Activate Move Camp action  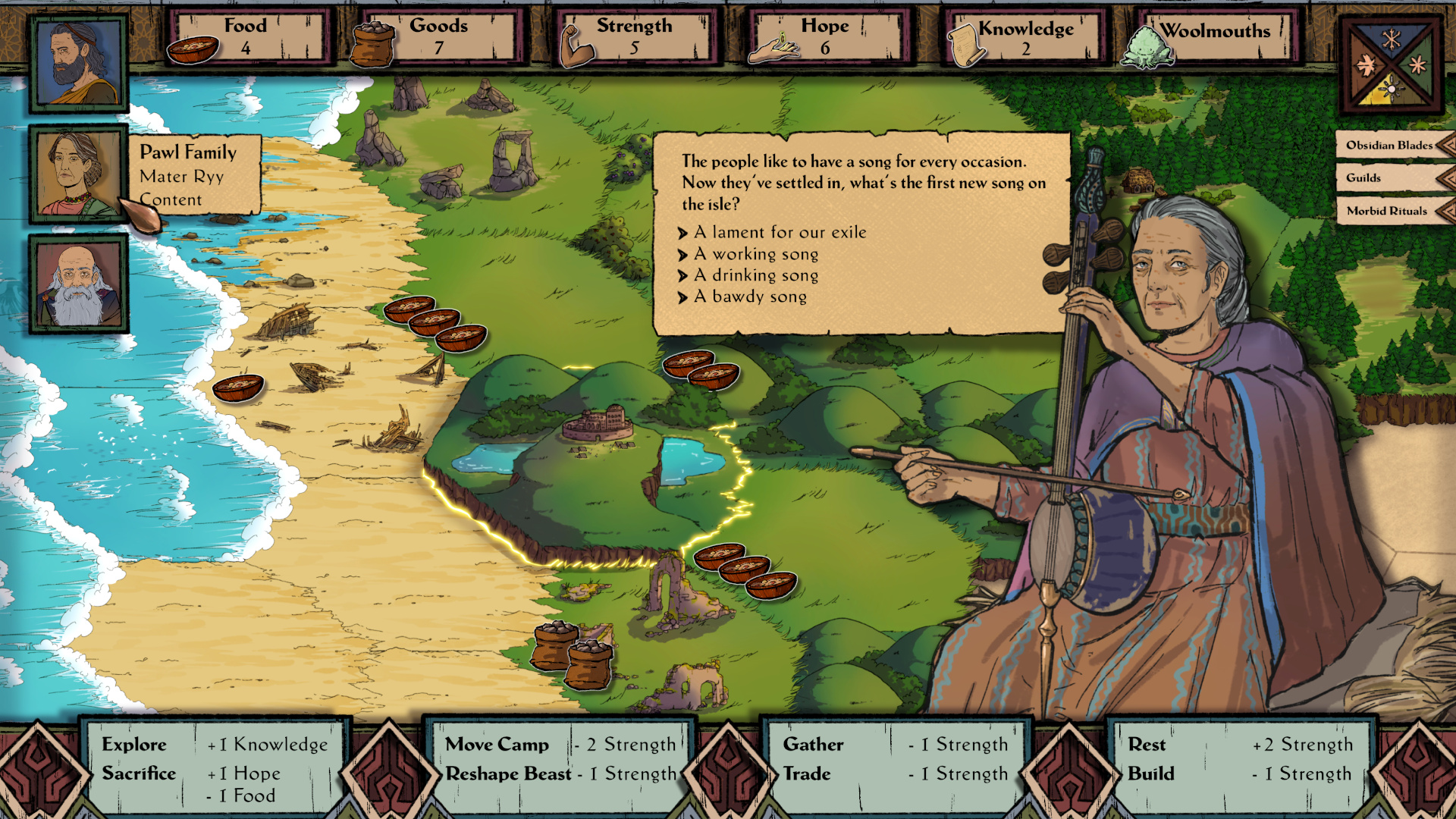point(497,745)
